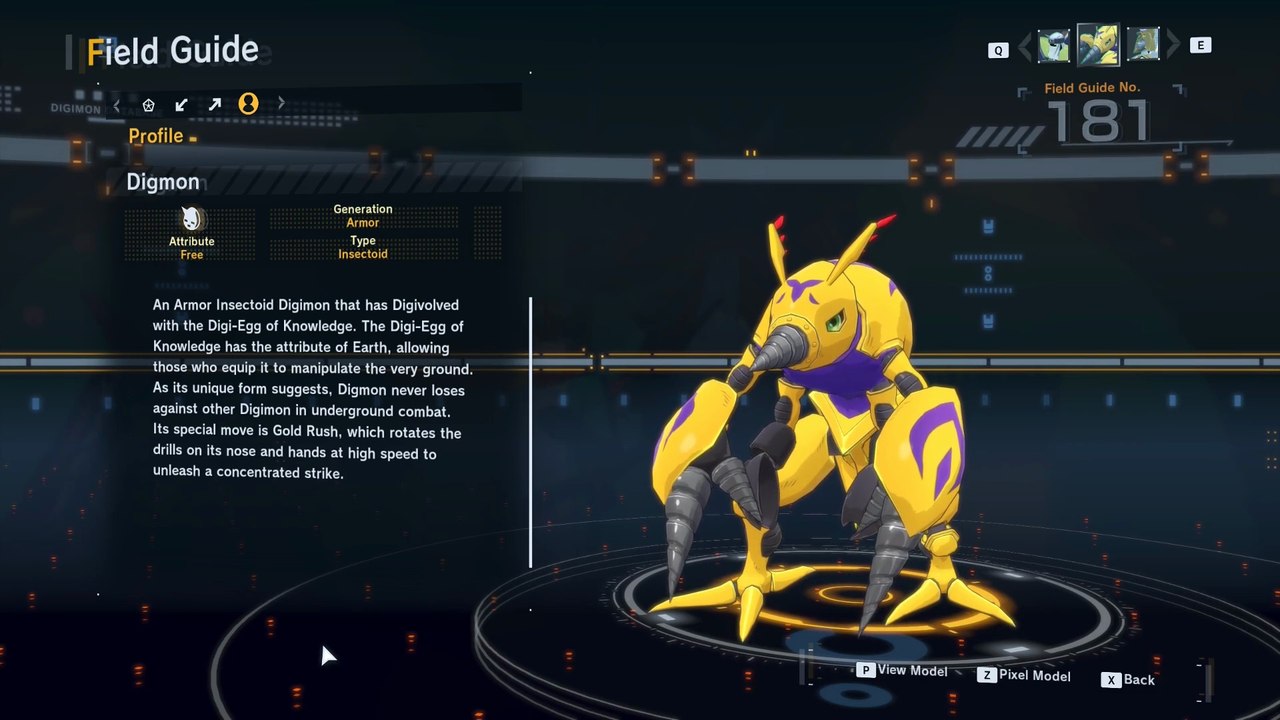Select the highlighted Profile person tab
Screen dimensions: 1280x720
[x=248, y=103]
